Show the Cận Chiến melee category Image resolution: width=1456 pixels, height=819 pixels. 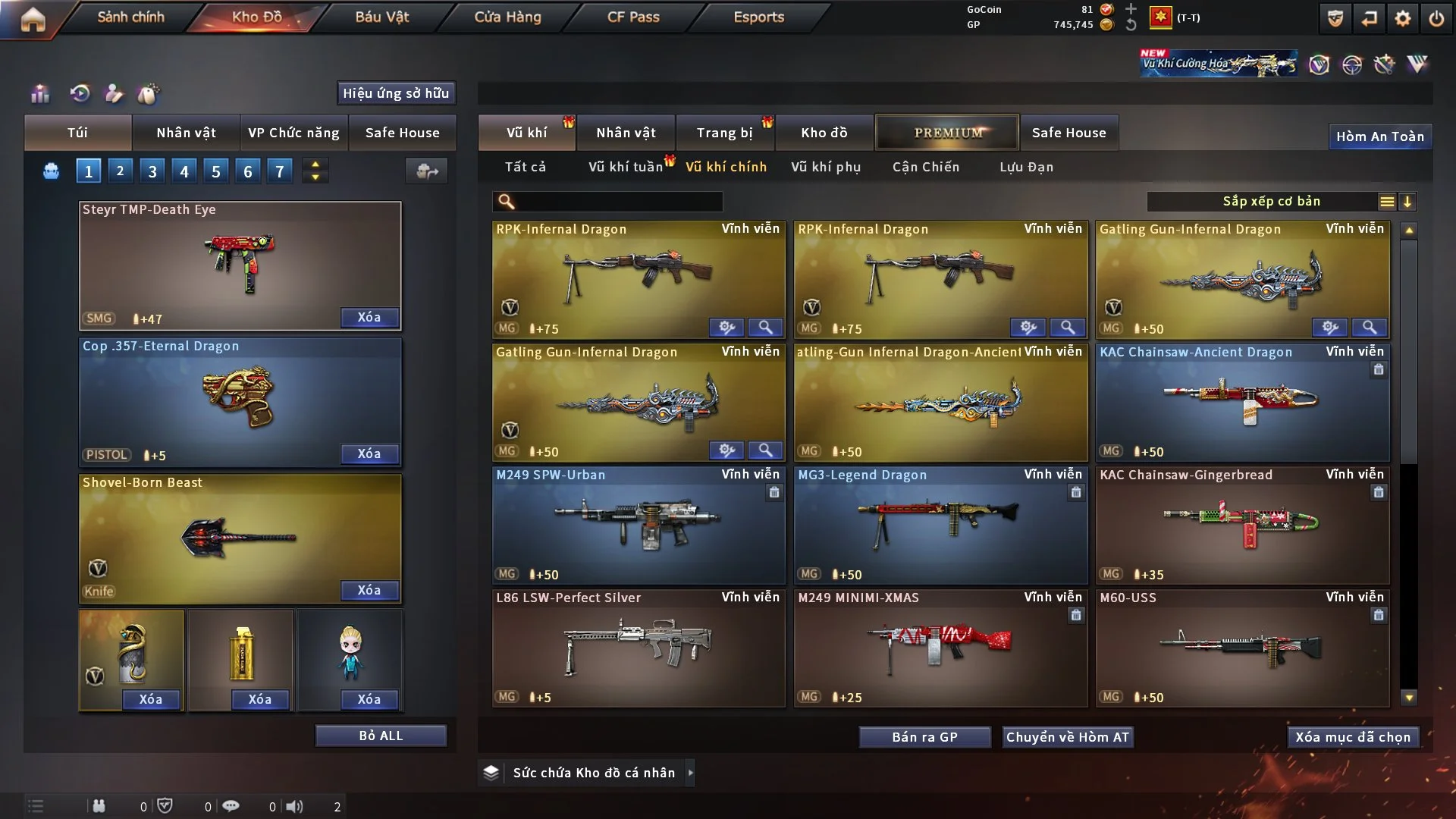point(925,167)
